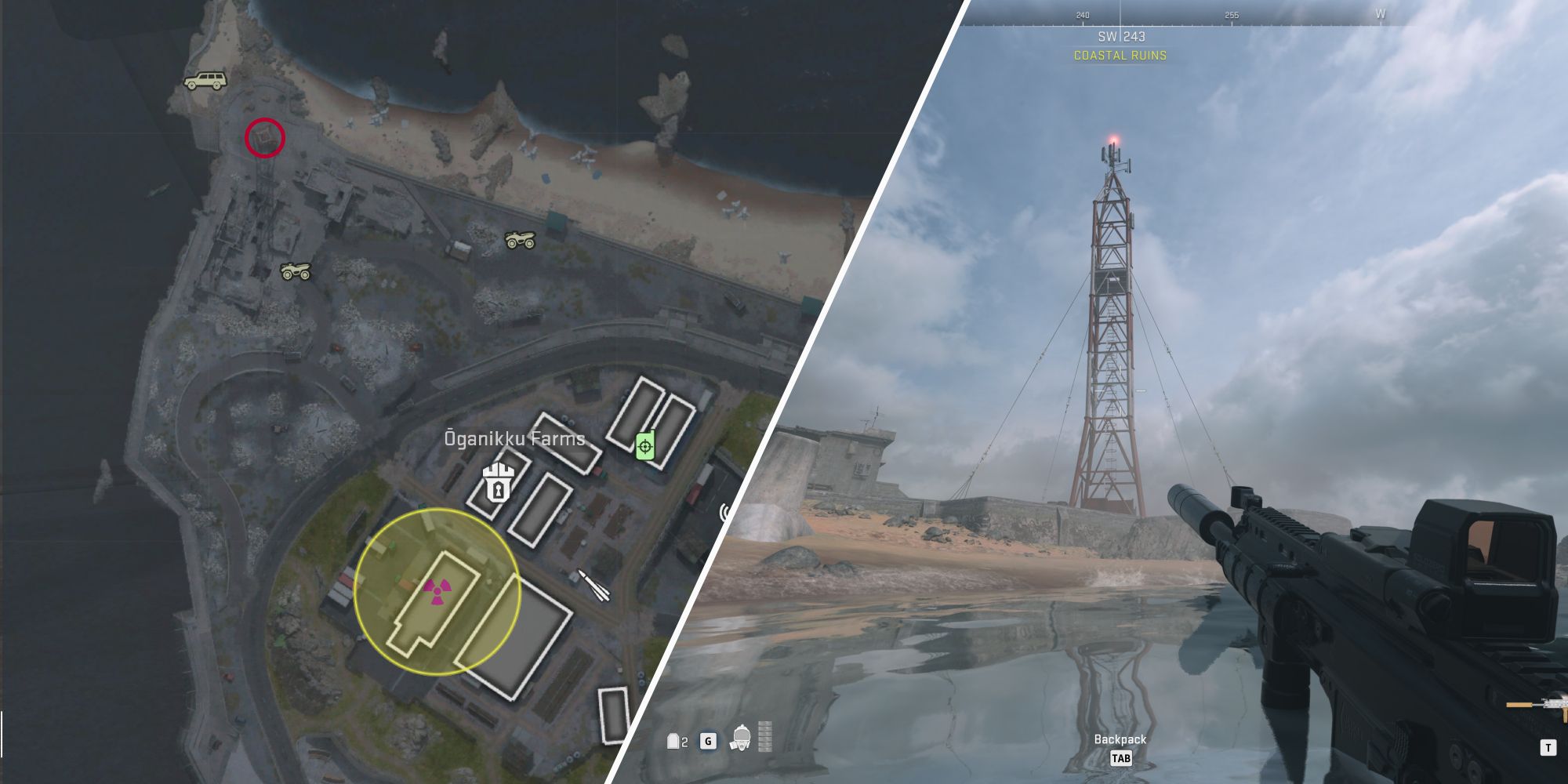
Task: Select the green bounty contract phone icon
Action: (644, 445)
